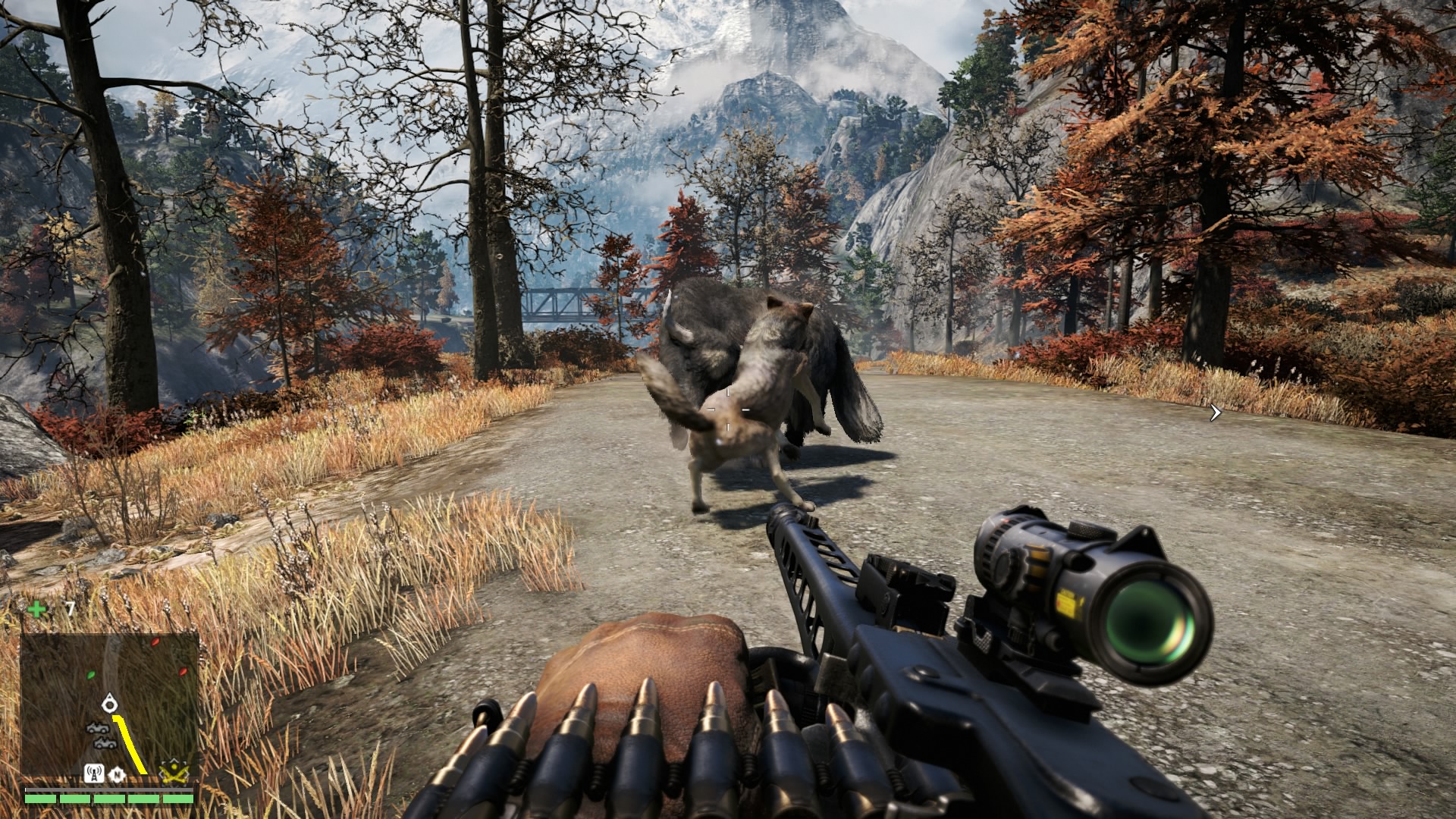
Task: Select the radio tower marker on minimap
Action: (93, 773)
